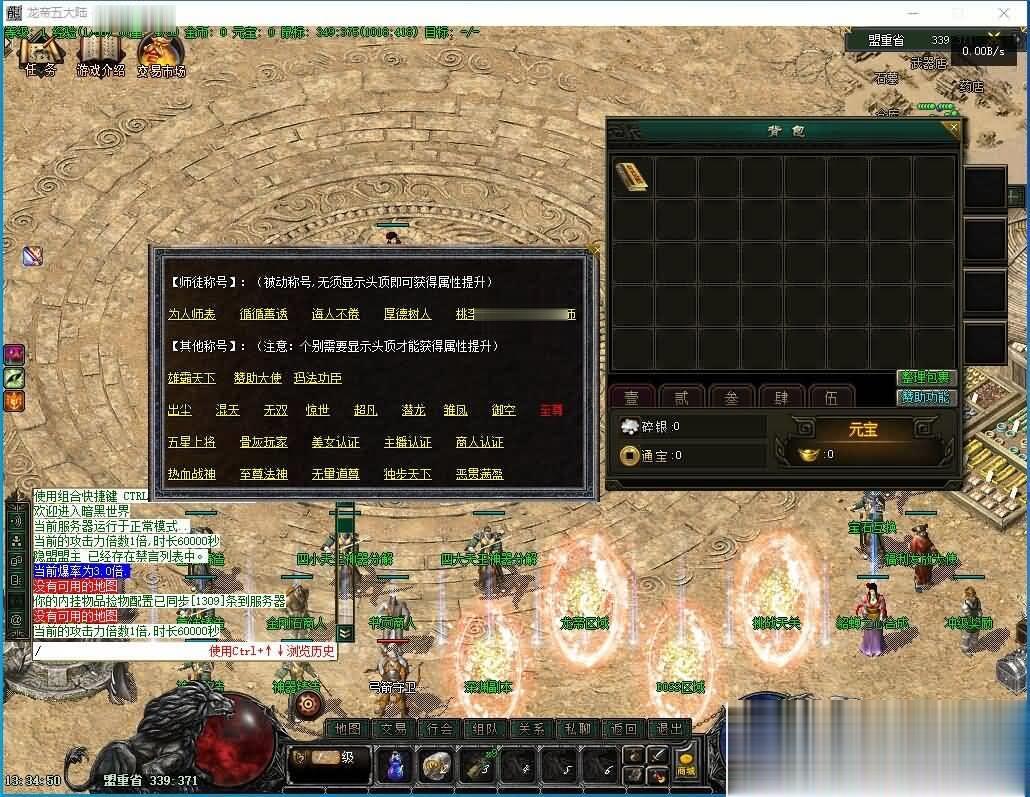Open the 地图 map button
Image resolution: width=1030 pixels, height=797 pixels.
coord(347,729)
